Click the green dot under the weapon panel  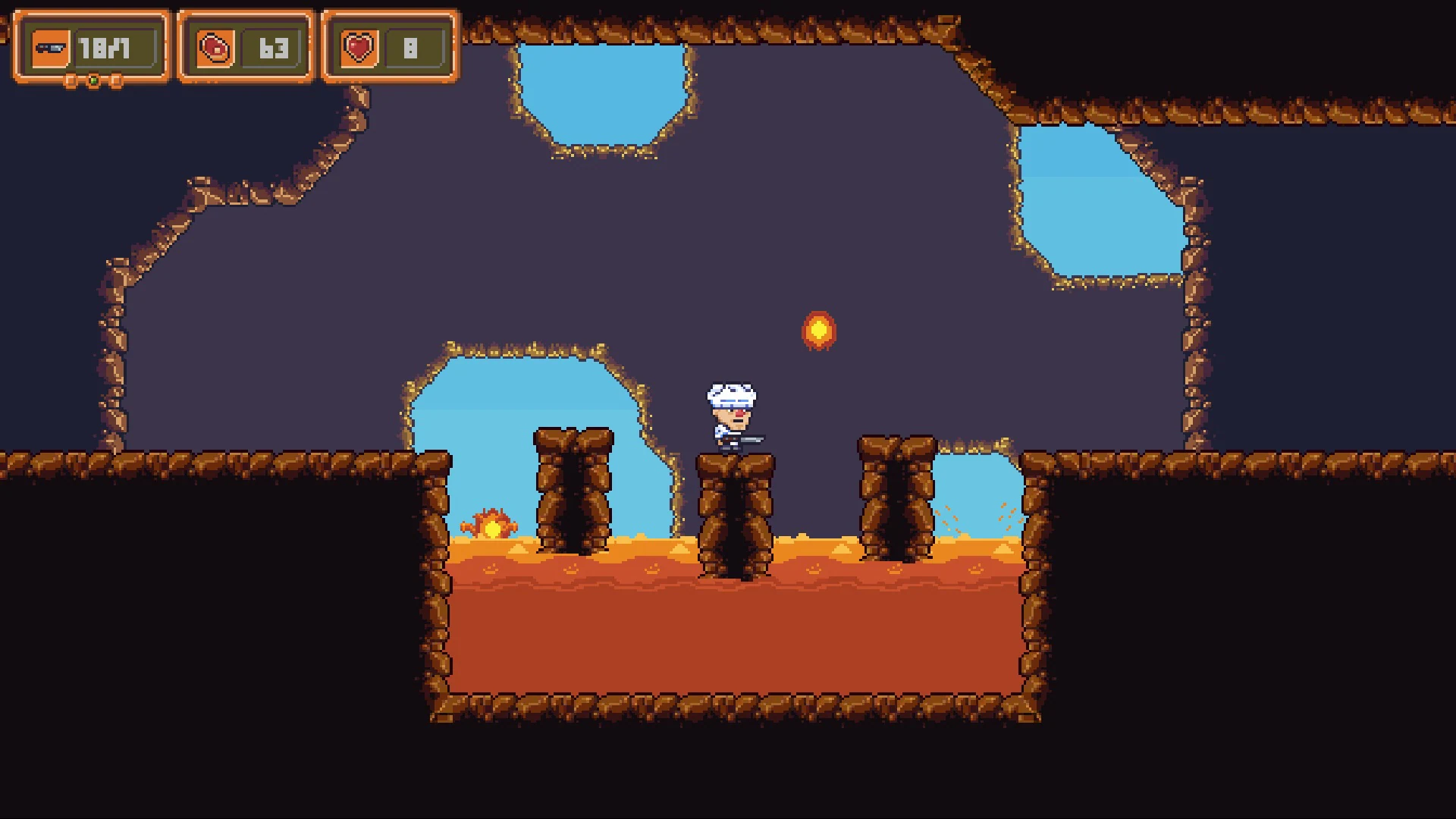[x=93, y=80]
